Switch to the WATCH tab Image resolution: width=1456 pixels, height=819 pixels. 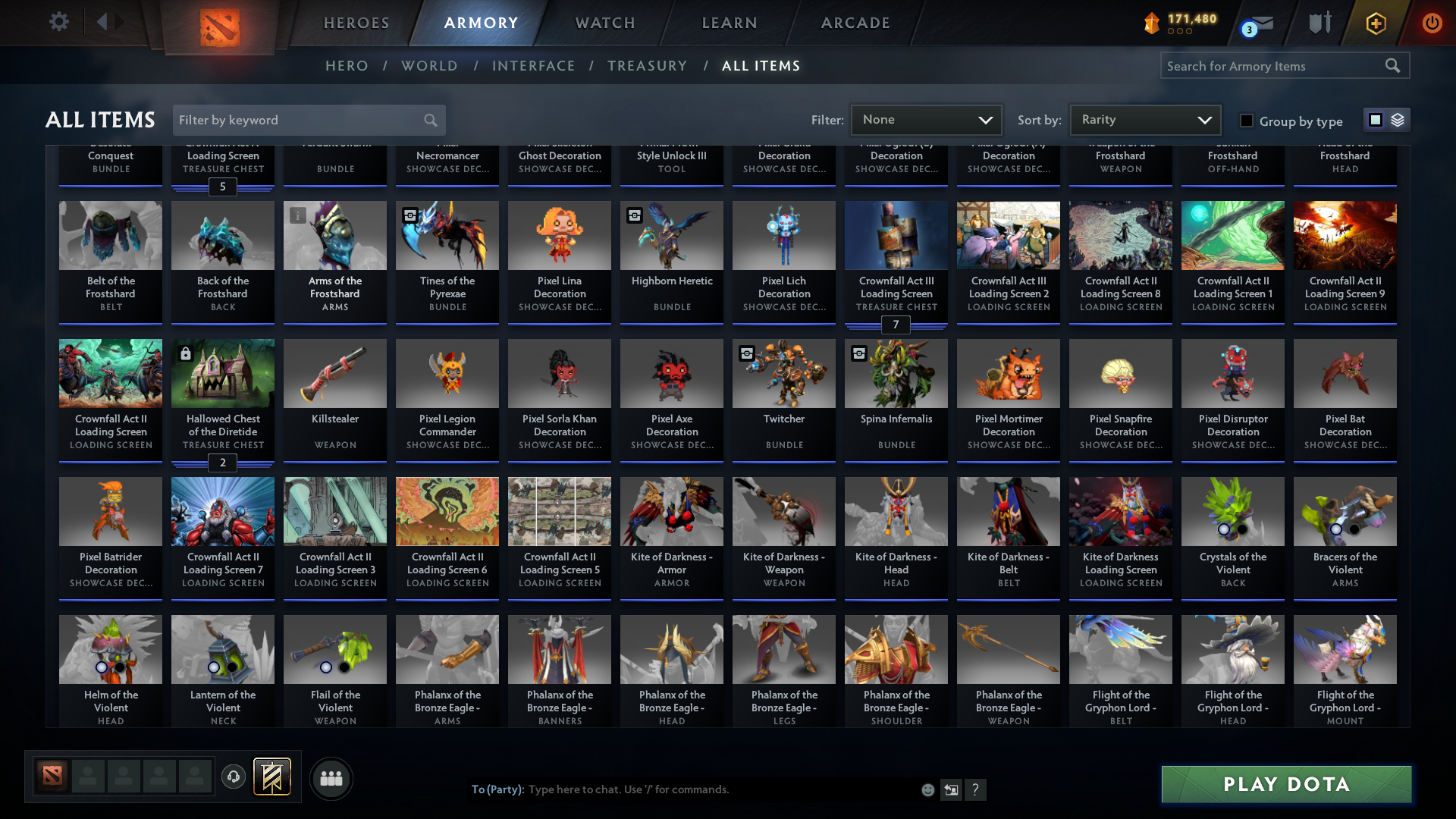(604, 23)
